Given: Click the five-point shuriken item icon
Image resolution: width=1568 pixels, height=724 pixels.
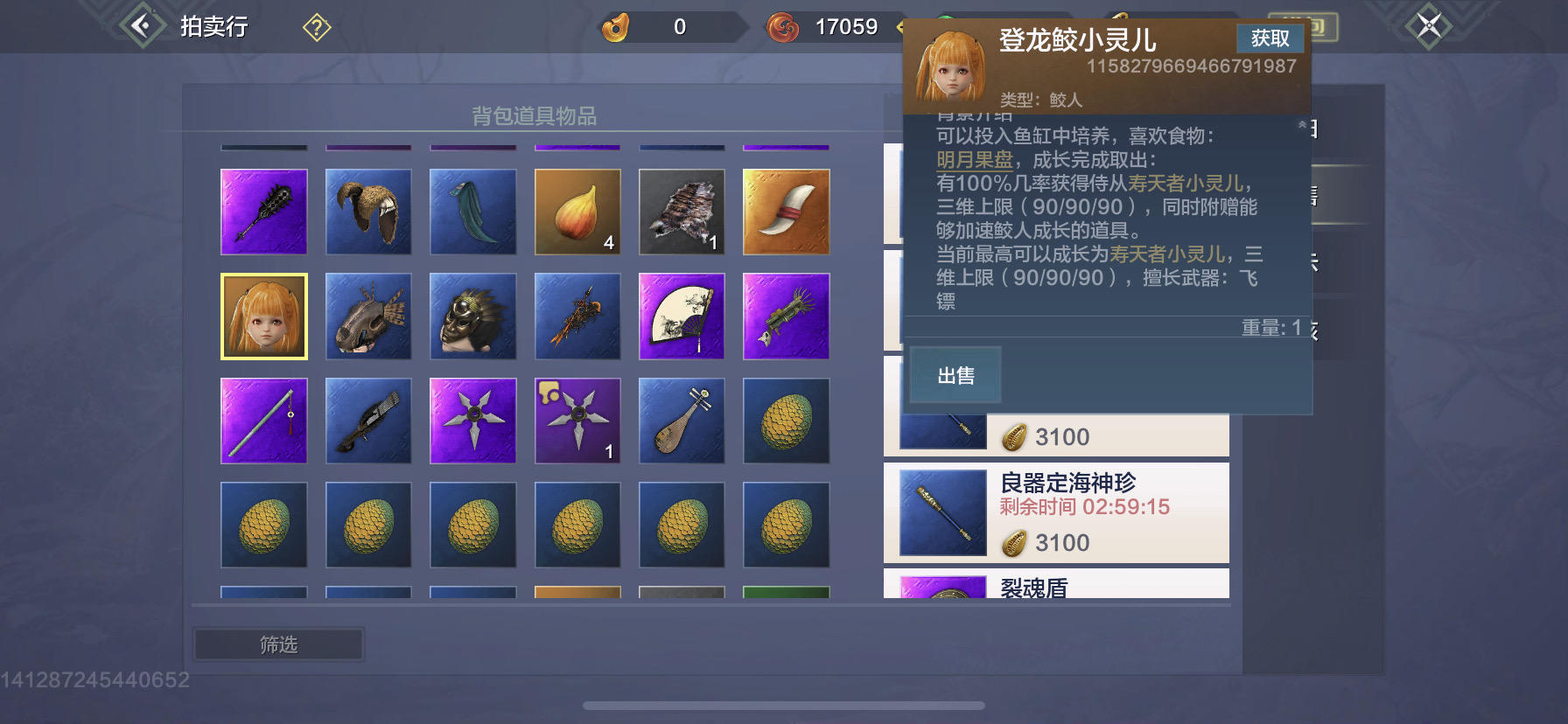Looking at the screenshot, I should 472,421.
